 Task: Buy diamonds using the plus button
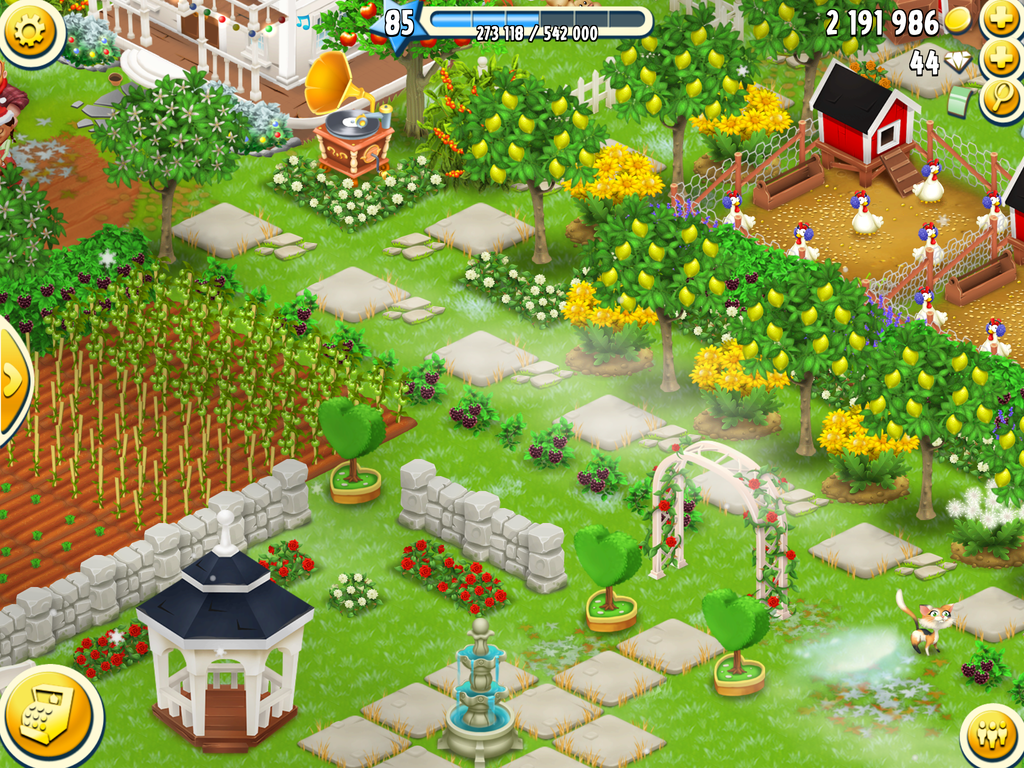pyautogui.click(x=1000, y=60)
